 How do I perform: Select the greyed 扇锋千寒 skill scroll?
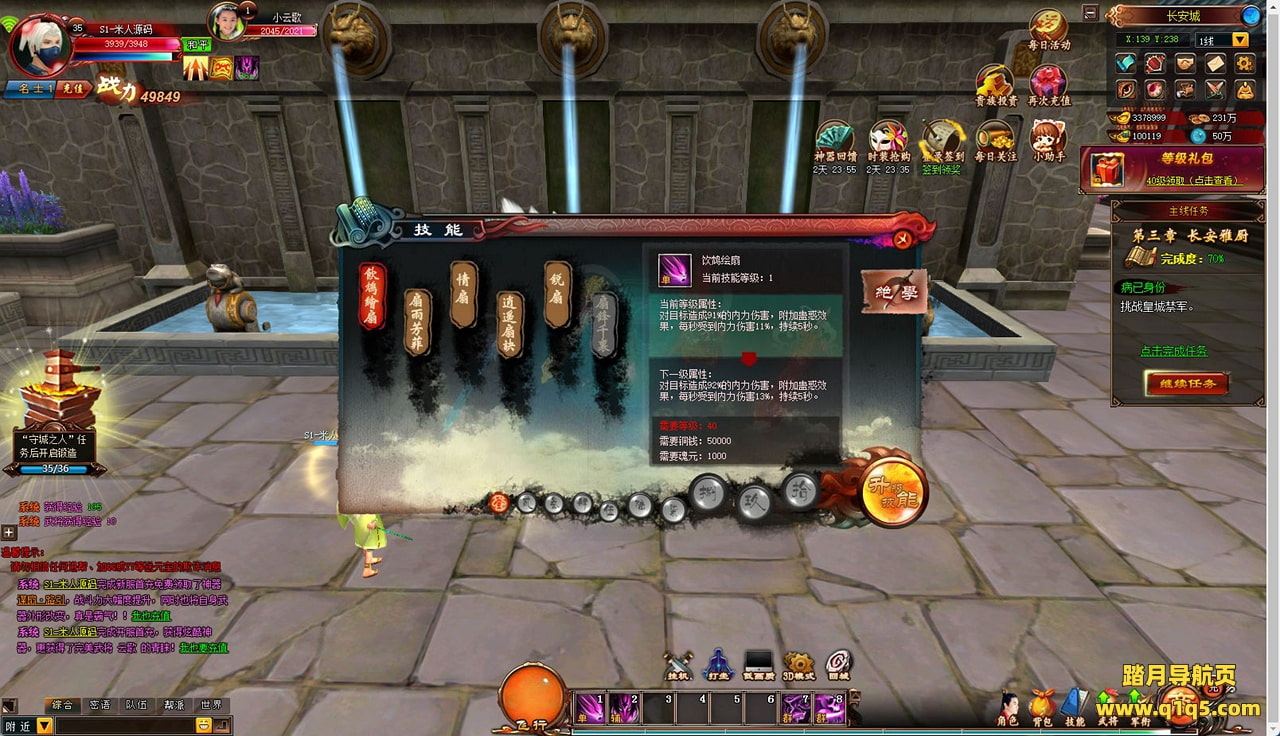pos(602,324)
